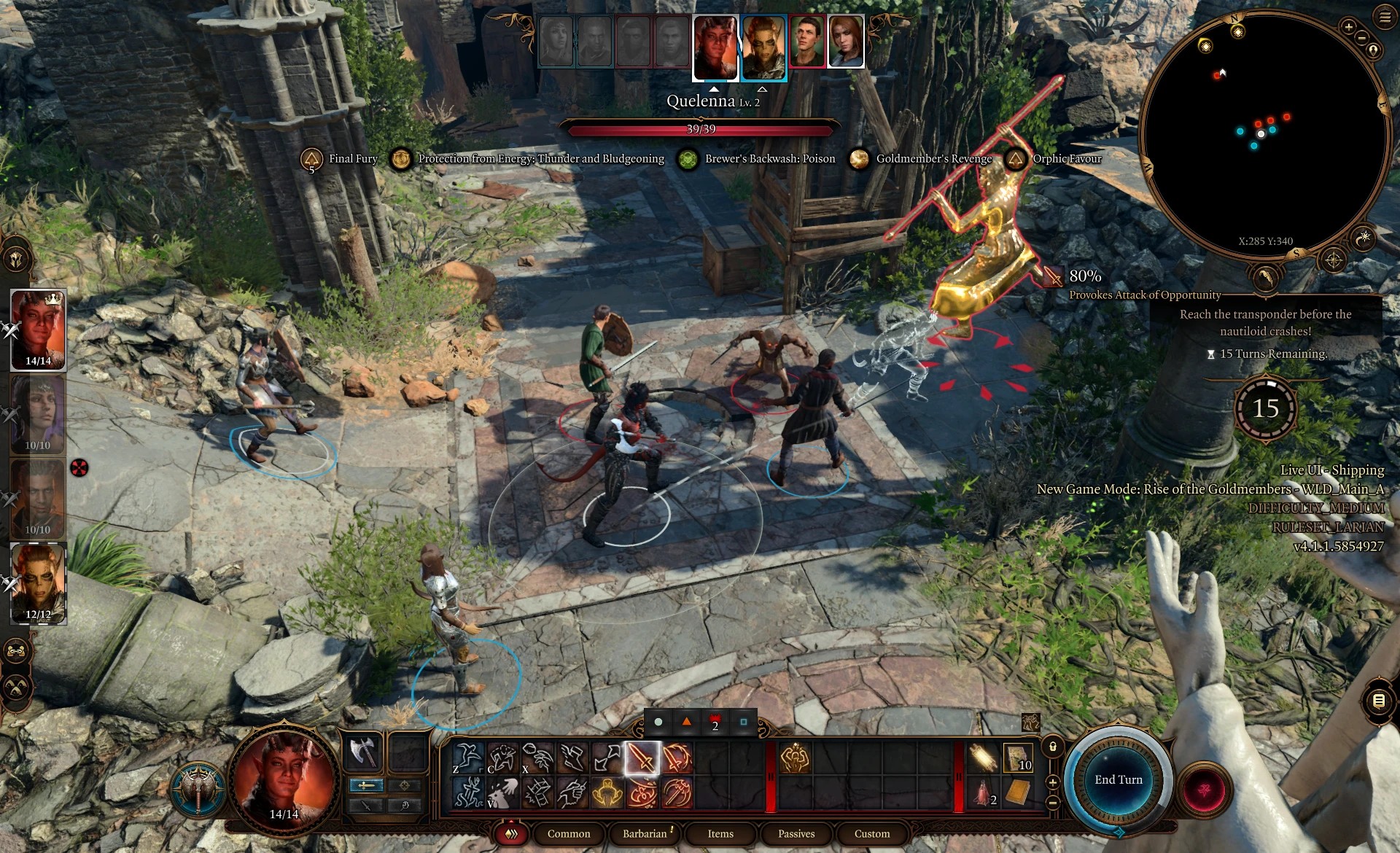Use the scroll item in hotbar
Image resolution: width=1400 pixels, height=853 pixels.
click(984, 758)
